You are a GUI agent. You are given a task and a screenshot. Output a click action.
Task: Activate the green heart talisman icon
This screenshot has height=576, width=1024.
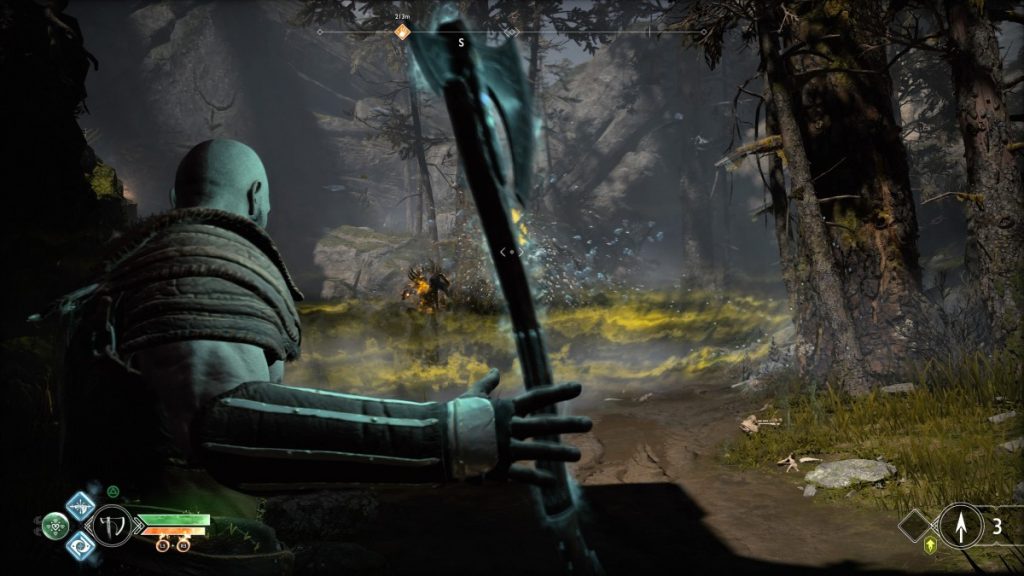pyautogui.click(x=54, y=524)
